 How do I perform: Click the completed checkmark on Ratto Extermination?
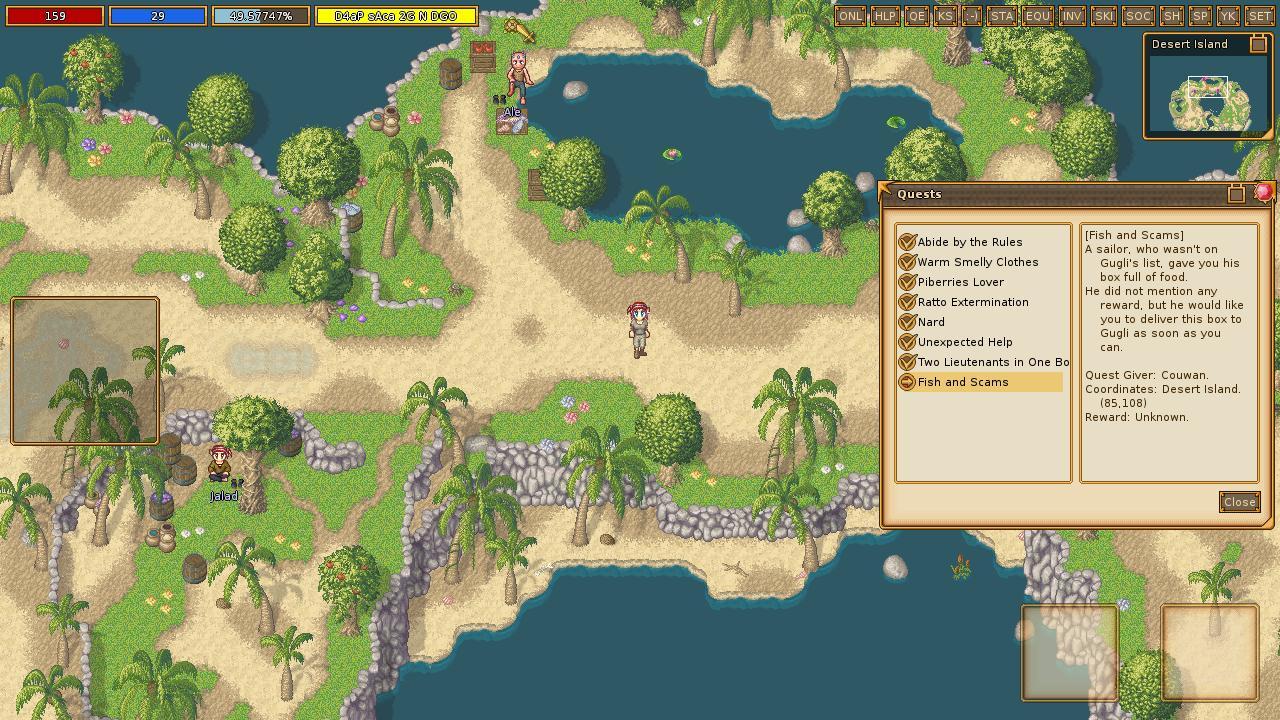(x=907, y=302)
